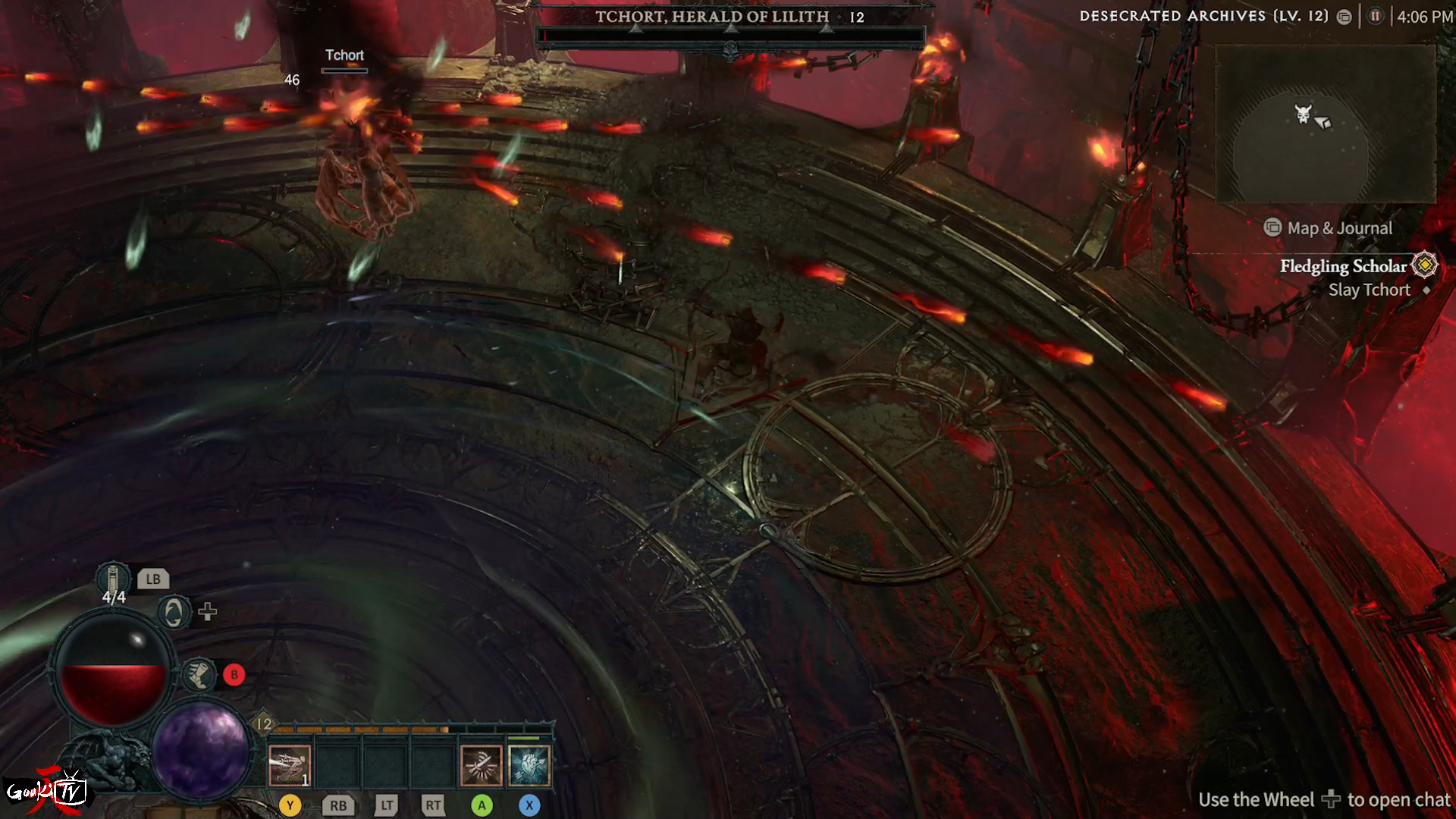Screen dimensions: 1456x819
Task: Open the dungeon minimap
Action: pos(1326,124)
